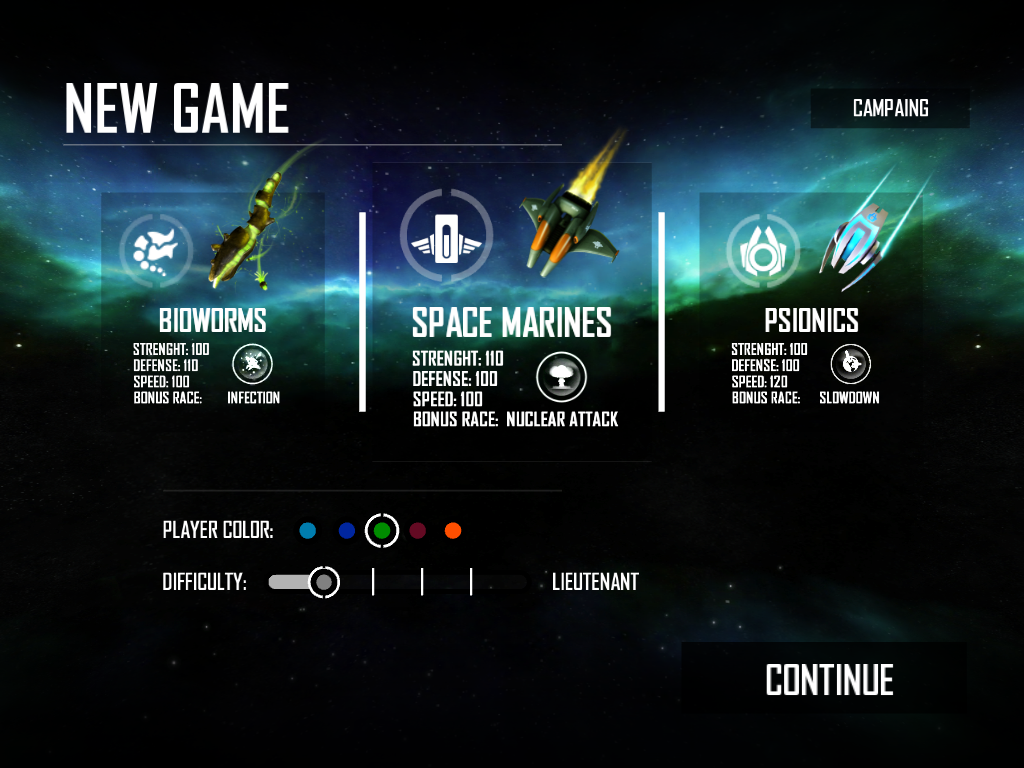1024x768 pixels.
Task: Click the Bioworms faction emblem
Action: (x=156, y=247)
